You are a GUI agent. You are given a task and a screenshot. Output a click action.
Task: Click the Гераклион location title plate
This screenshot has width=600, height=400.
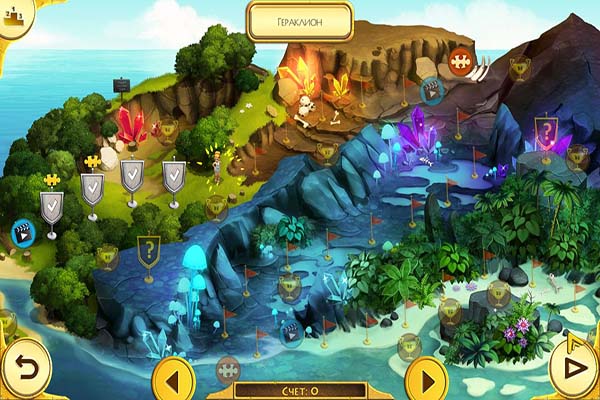[x=300, y=20]
